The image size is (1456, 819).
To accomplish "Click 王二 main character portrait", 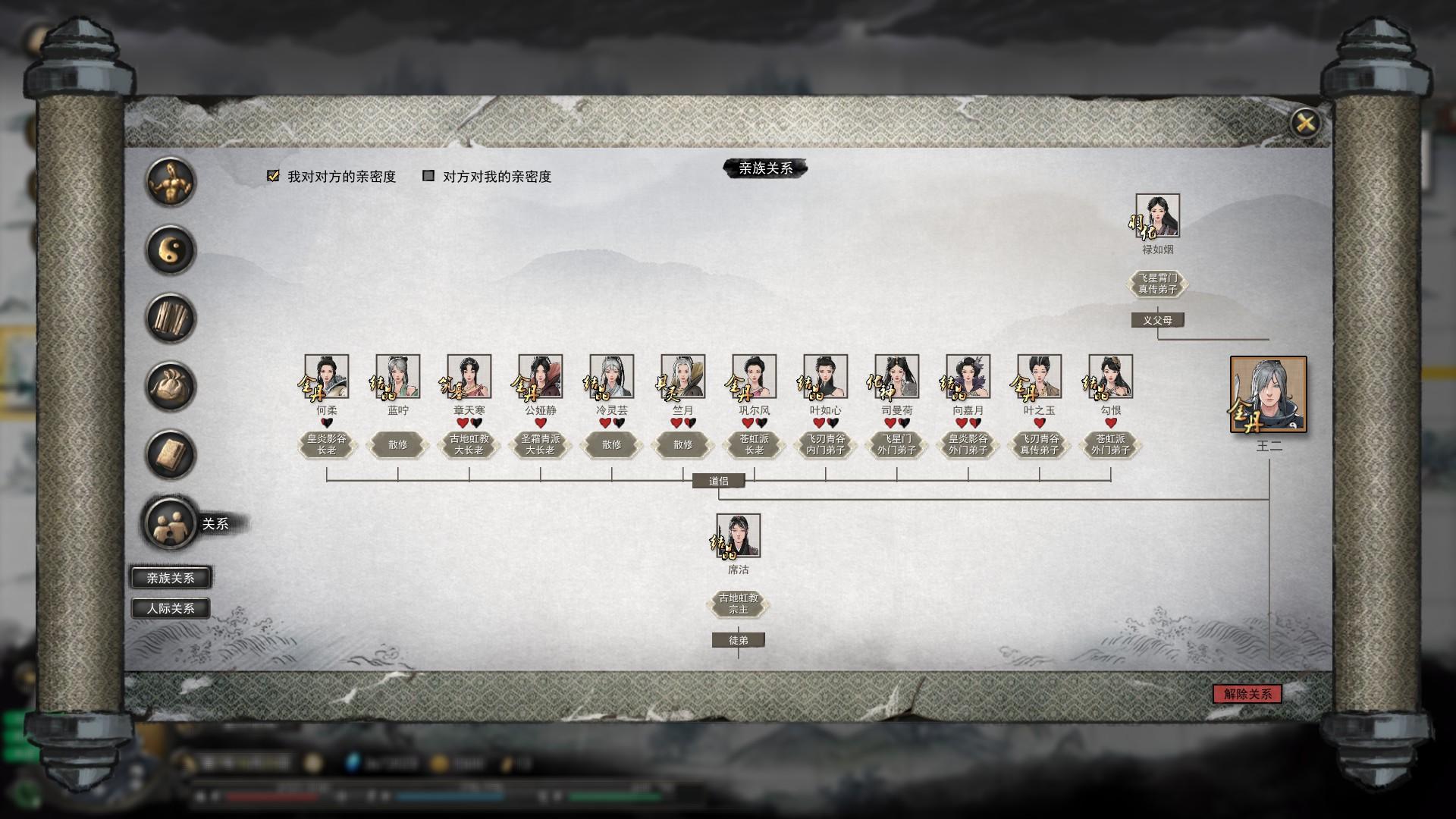I will coord(1269,394).
